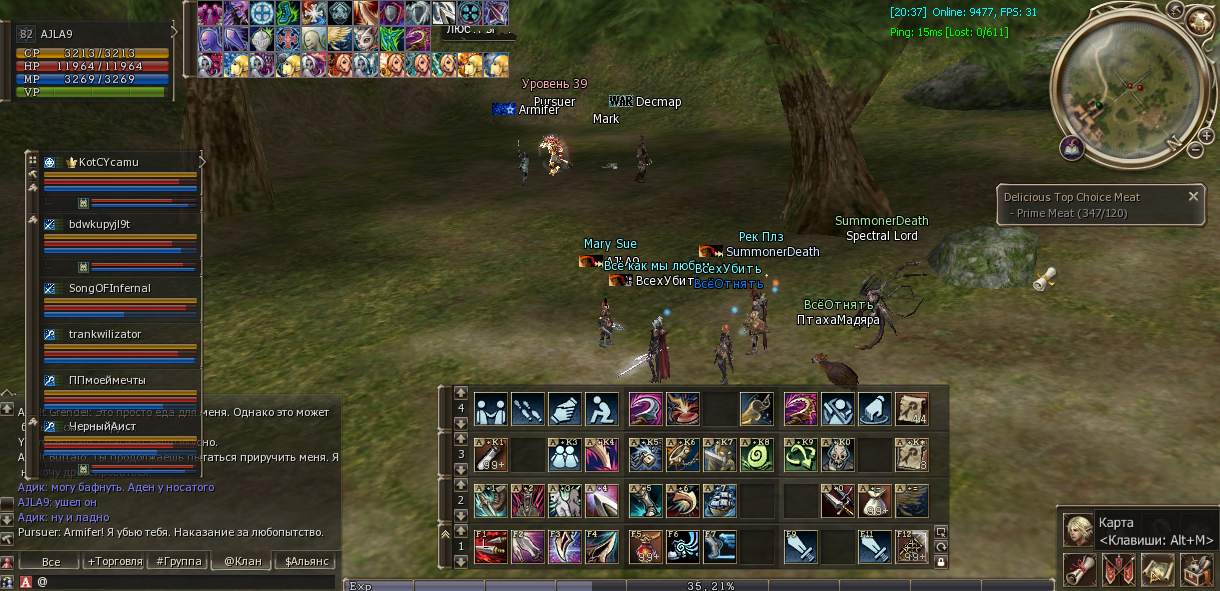1220x591 pixels.
Task: Switch to the +Торговля chat tab
Action: click(x=115, y=562)
